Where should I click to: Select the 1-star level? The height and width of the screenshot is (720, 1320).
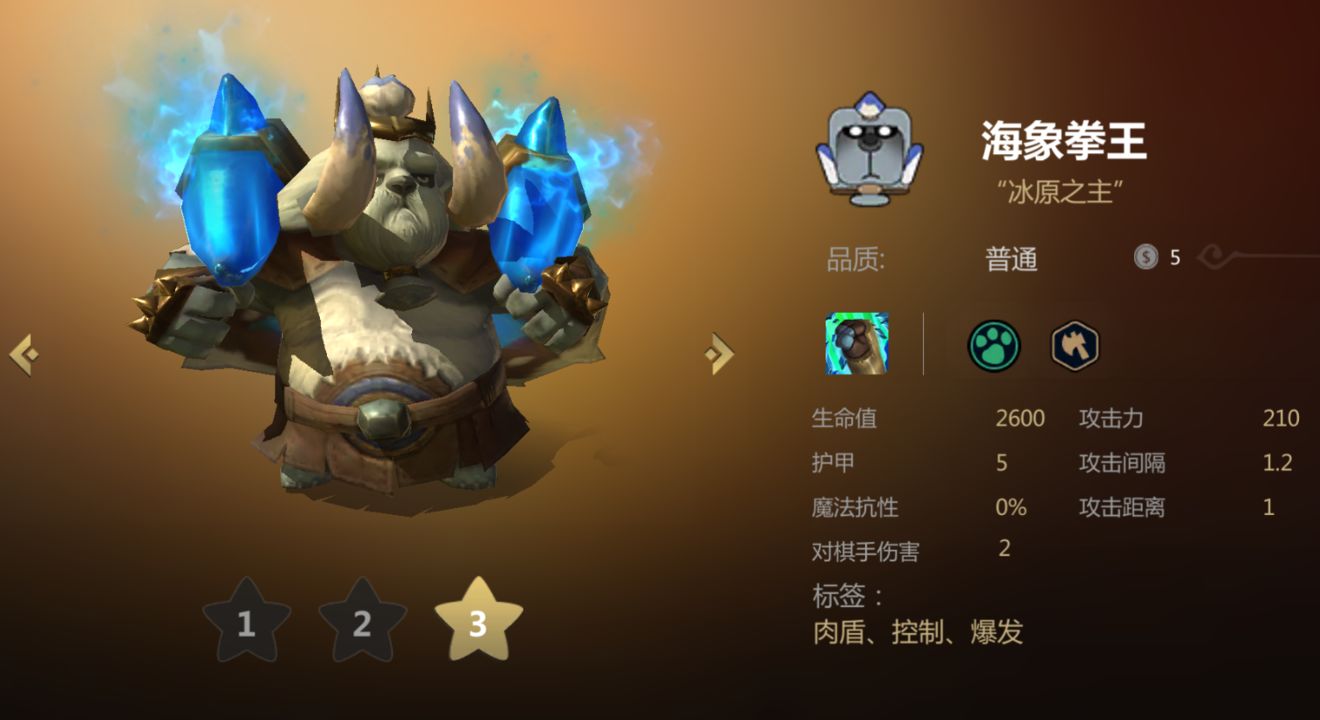pyautogui.click(x=246, y=623)
